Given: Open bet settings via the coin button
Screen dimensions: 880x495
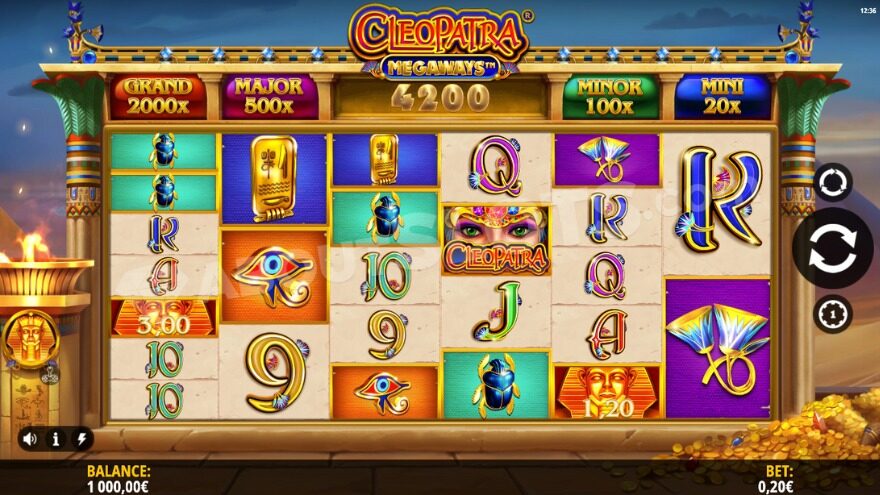Looking at the screenshot, I should point(832,314).
